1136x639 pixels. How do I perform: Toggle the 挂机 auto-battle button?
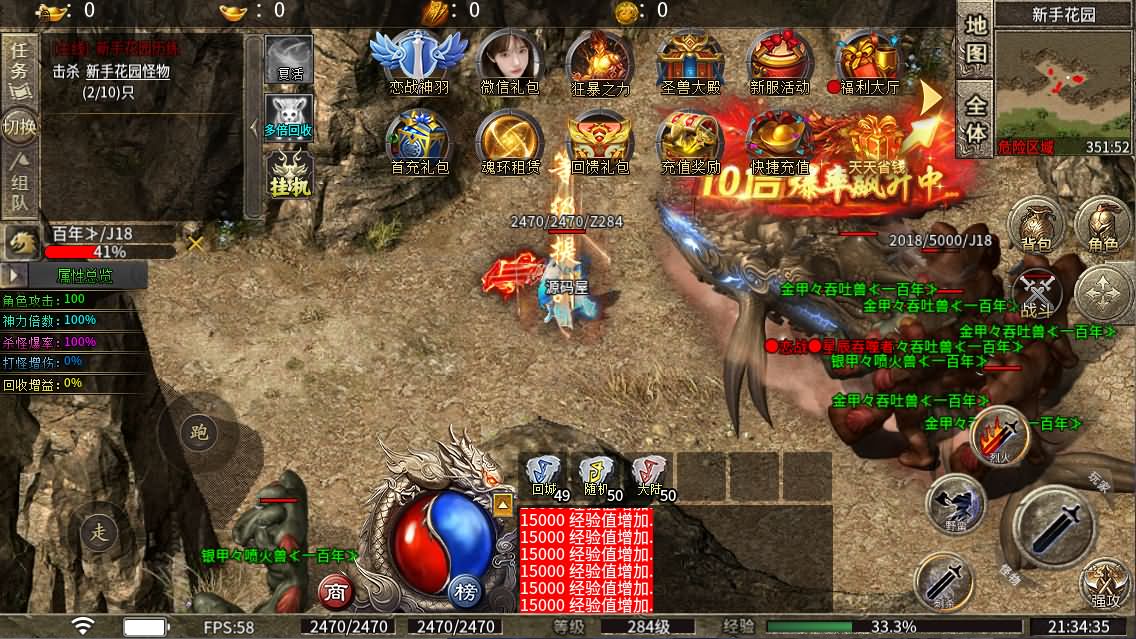289,175
